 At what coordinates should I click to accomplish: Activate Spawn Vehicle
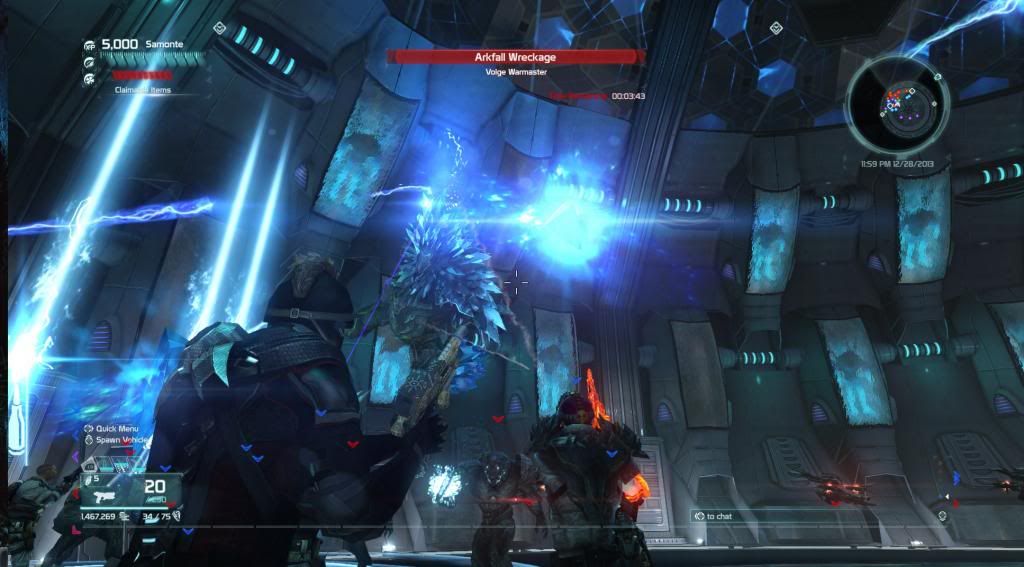[122, 441]
